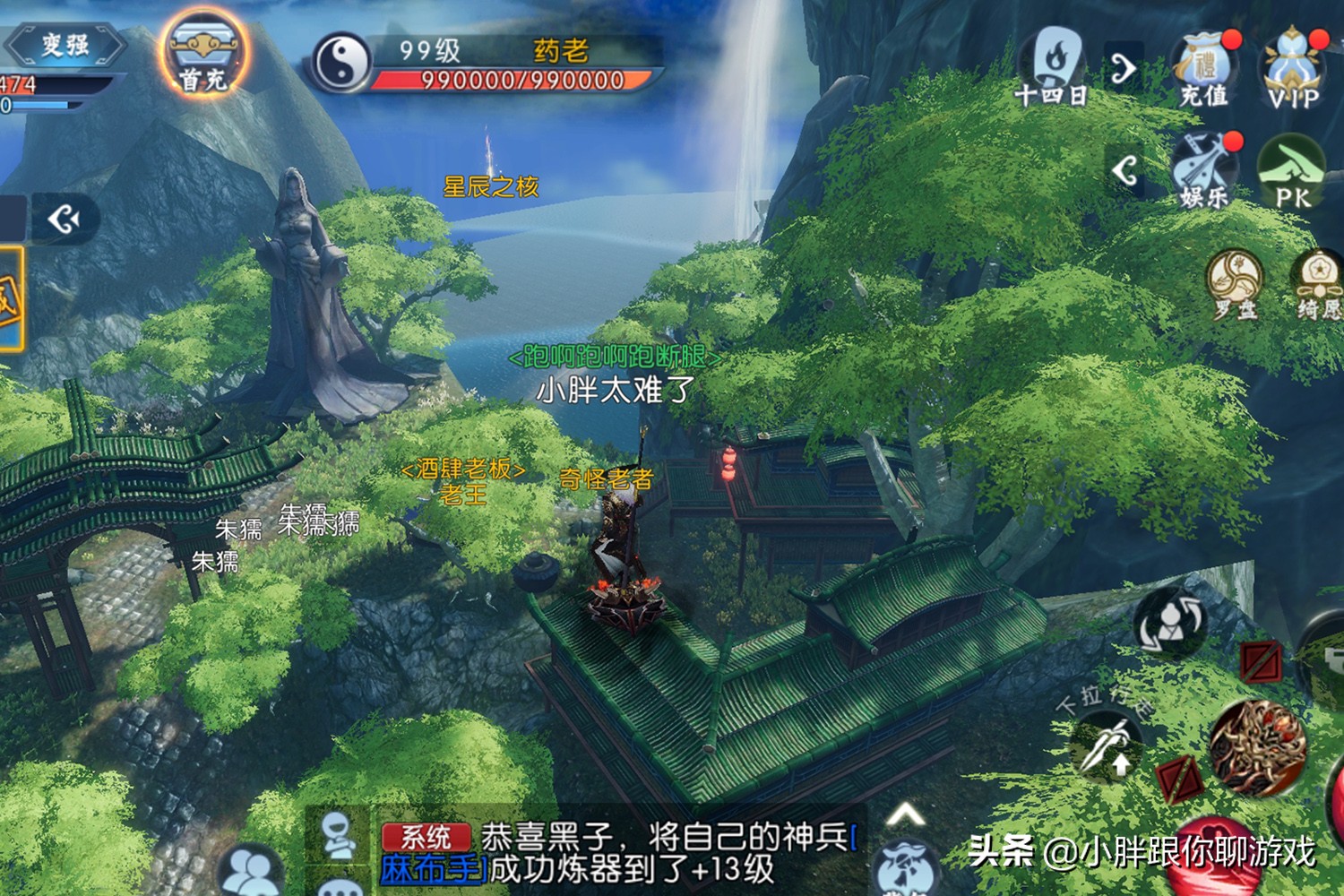Expand the chat box with up arrow
The height and width of the screenshot is (896, 1344).
[x=905, y=815]
